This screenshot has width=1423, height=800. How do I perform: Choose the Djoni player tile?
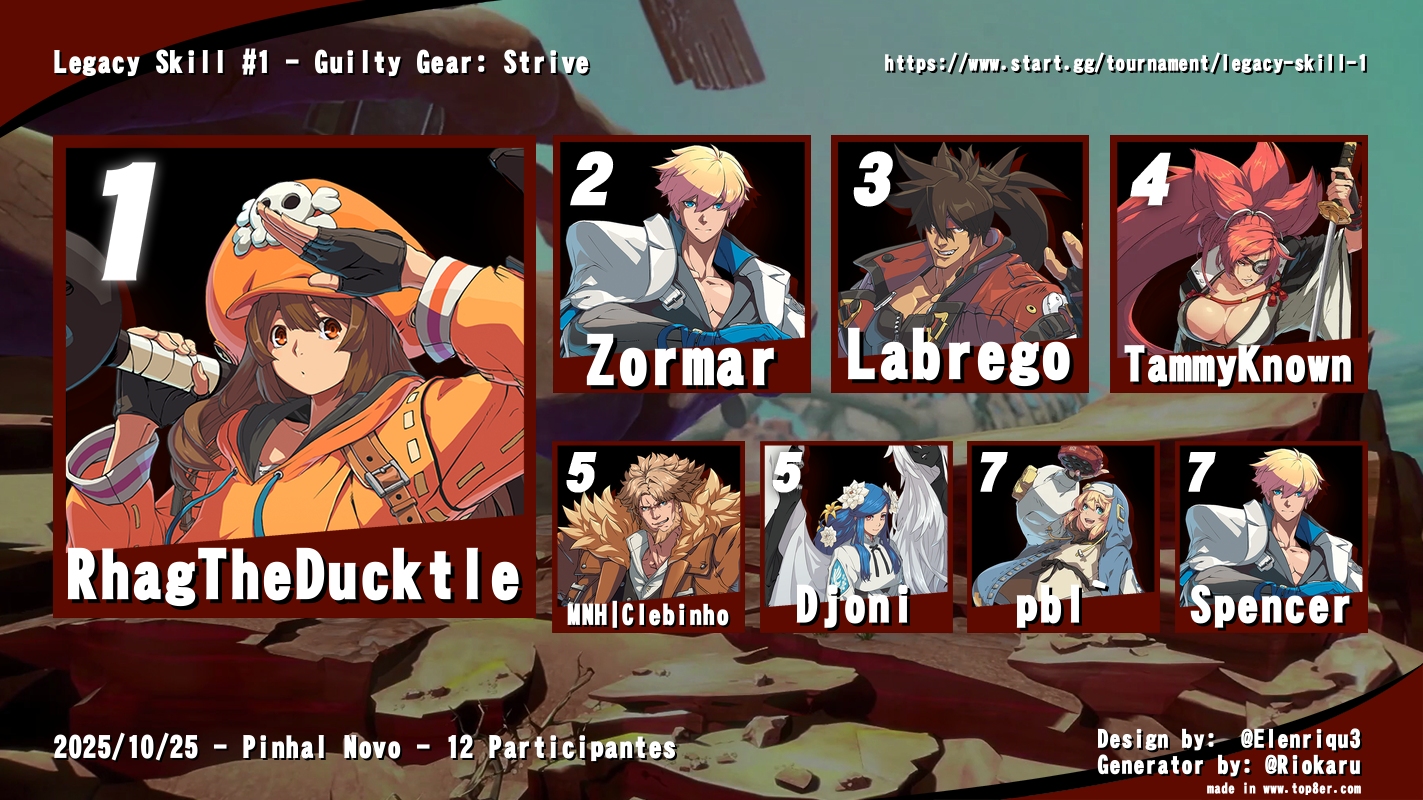(x=855, y=536)
